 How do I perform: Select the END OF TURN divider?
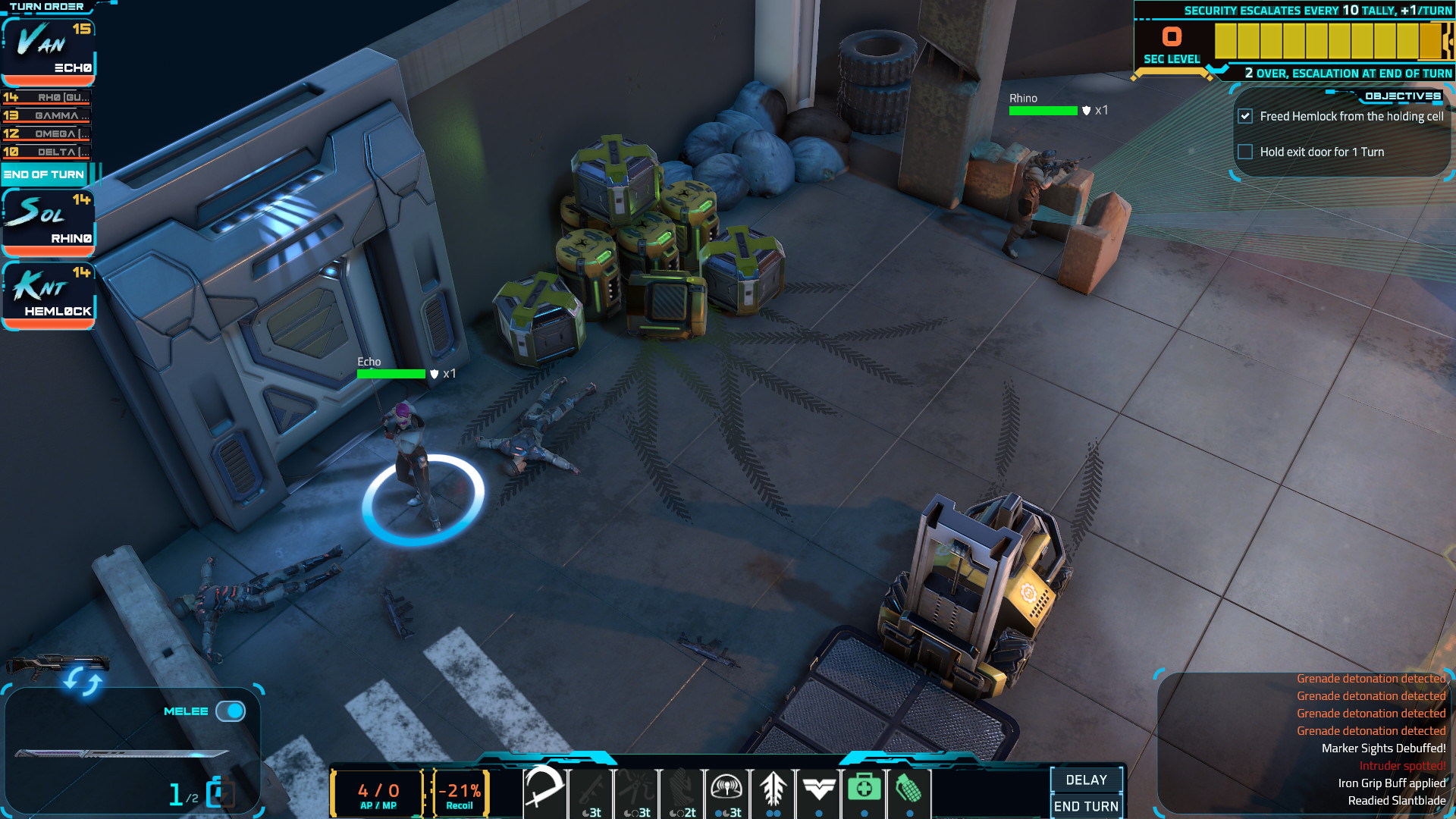(44, 174)
